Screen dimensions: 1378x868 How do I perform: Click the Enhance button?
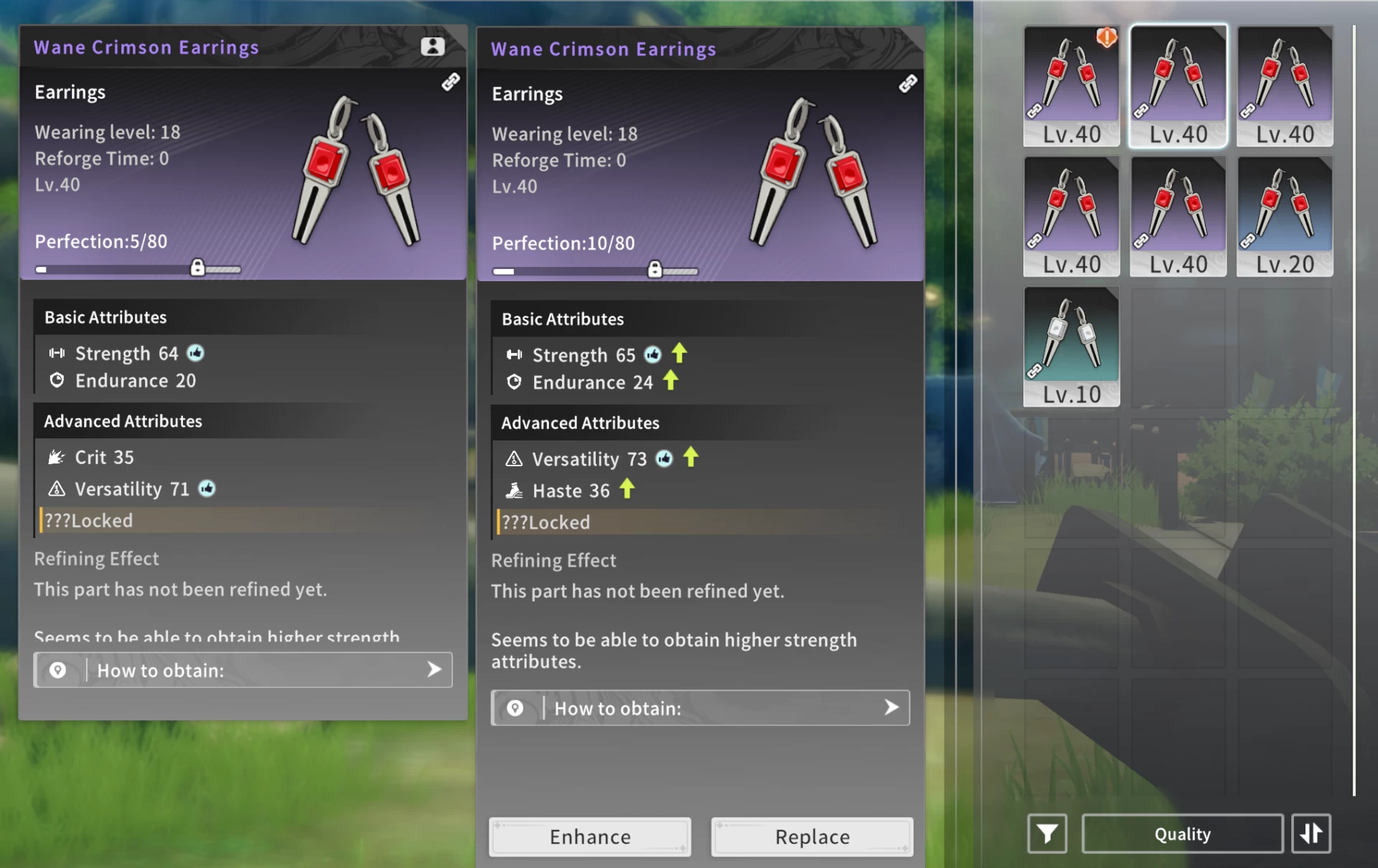(590, 836)
